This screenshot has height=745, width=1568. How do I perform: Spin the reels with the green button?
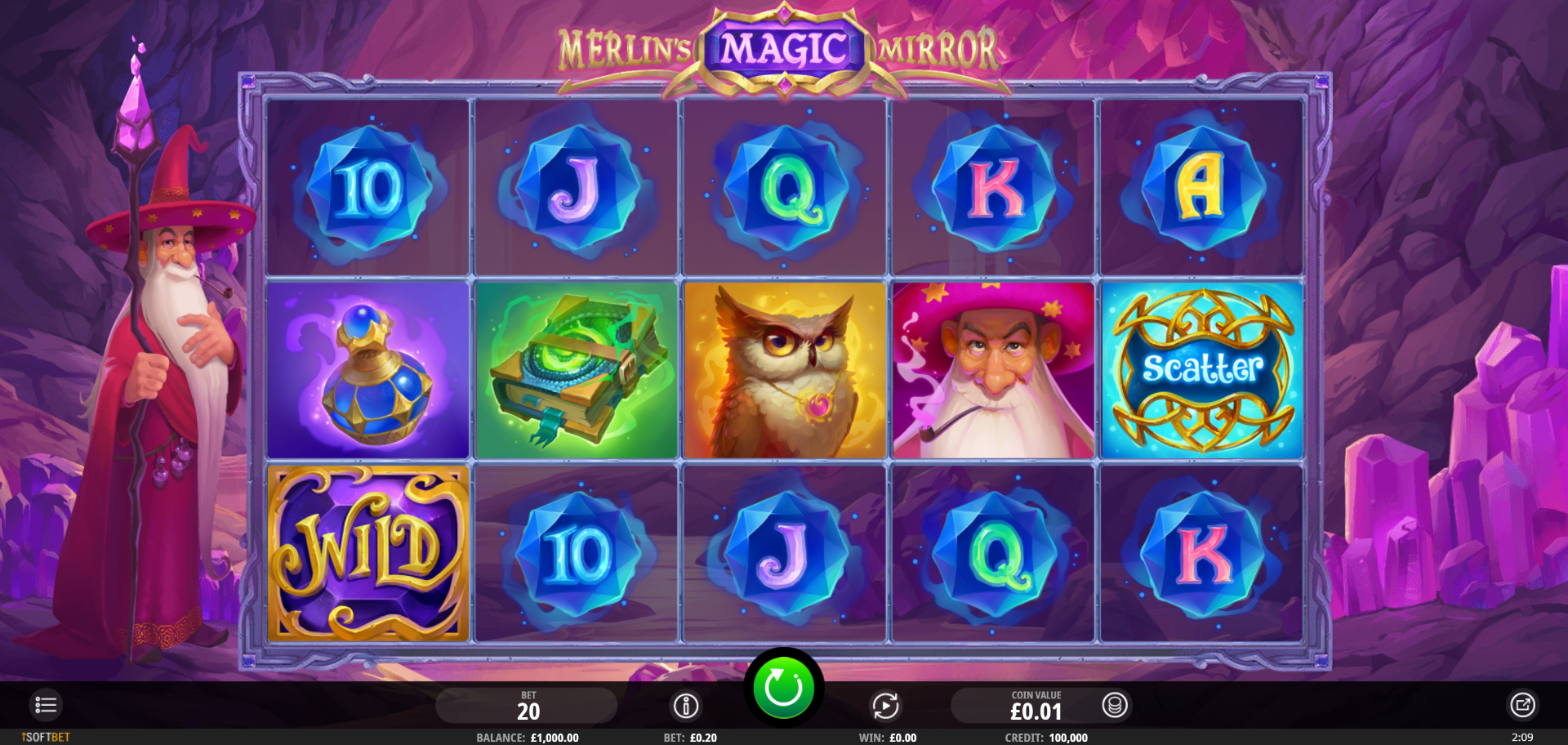(x=783, y=688)
